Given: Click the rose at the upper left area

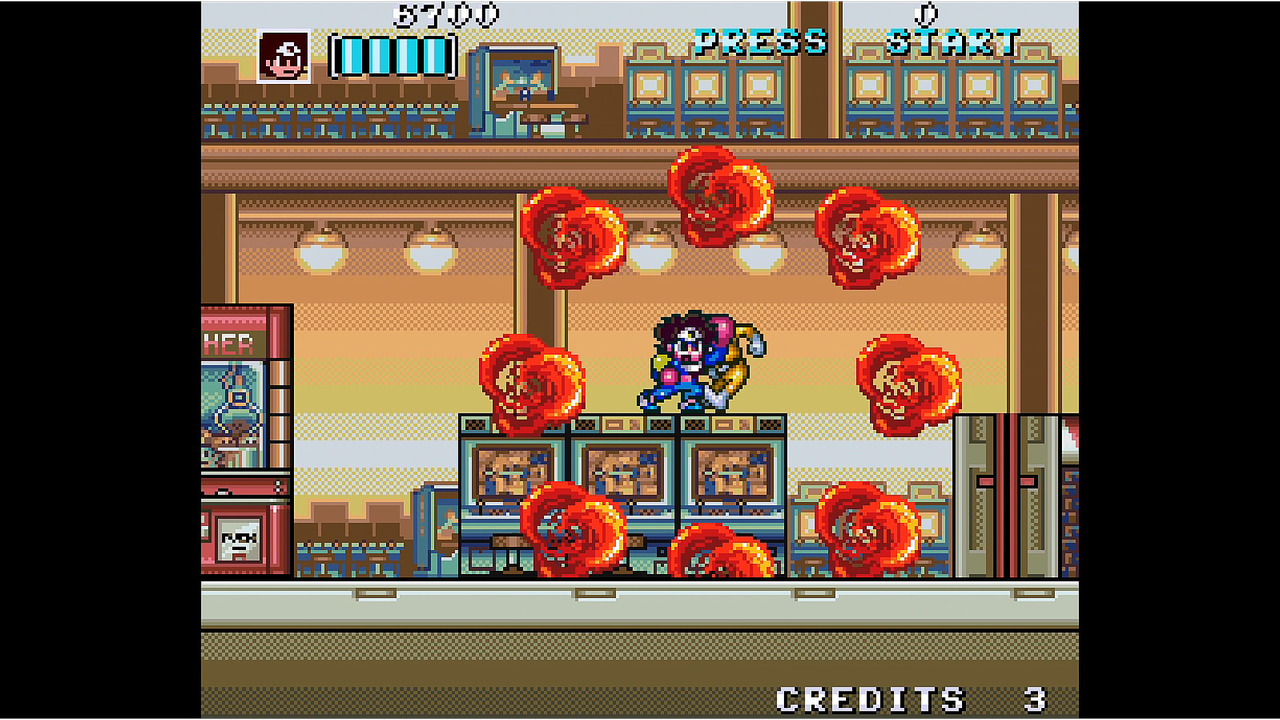Looking at the screenshot, I should click(x=575, y=240).
